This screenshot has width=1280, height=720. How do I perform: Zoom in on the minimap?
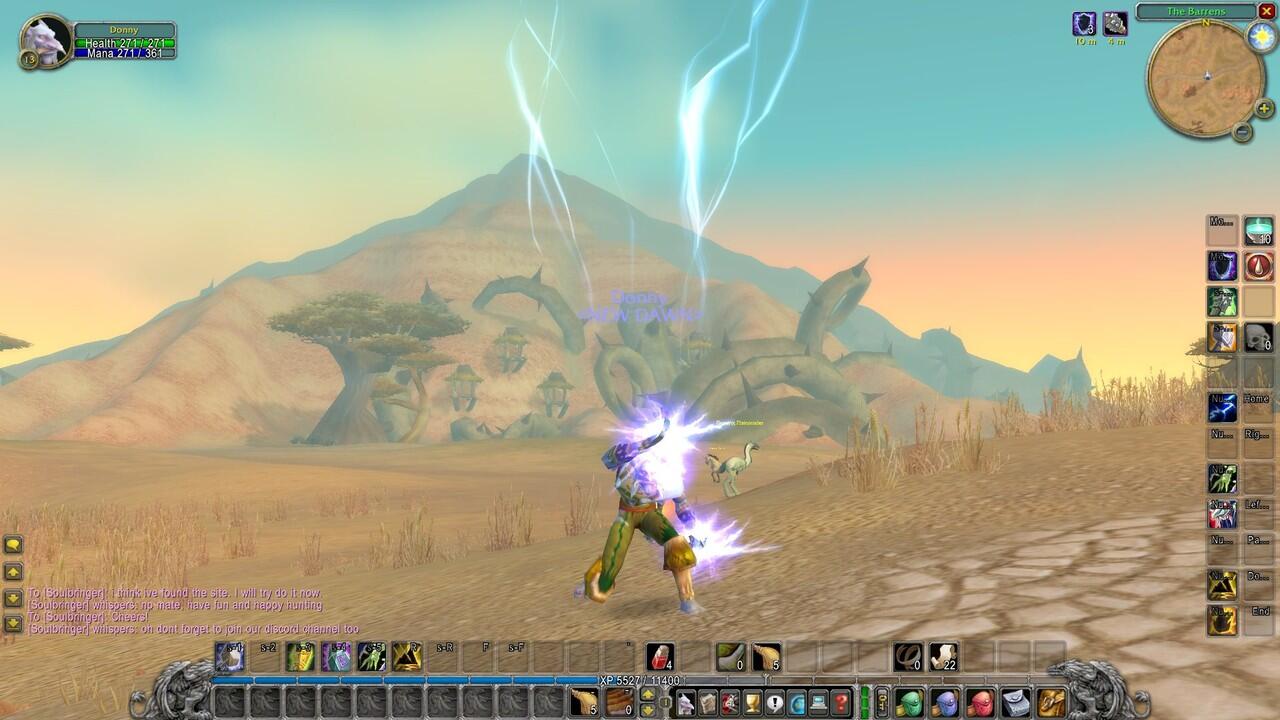1264,108
